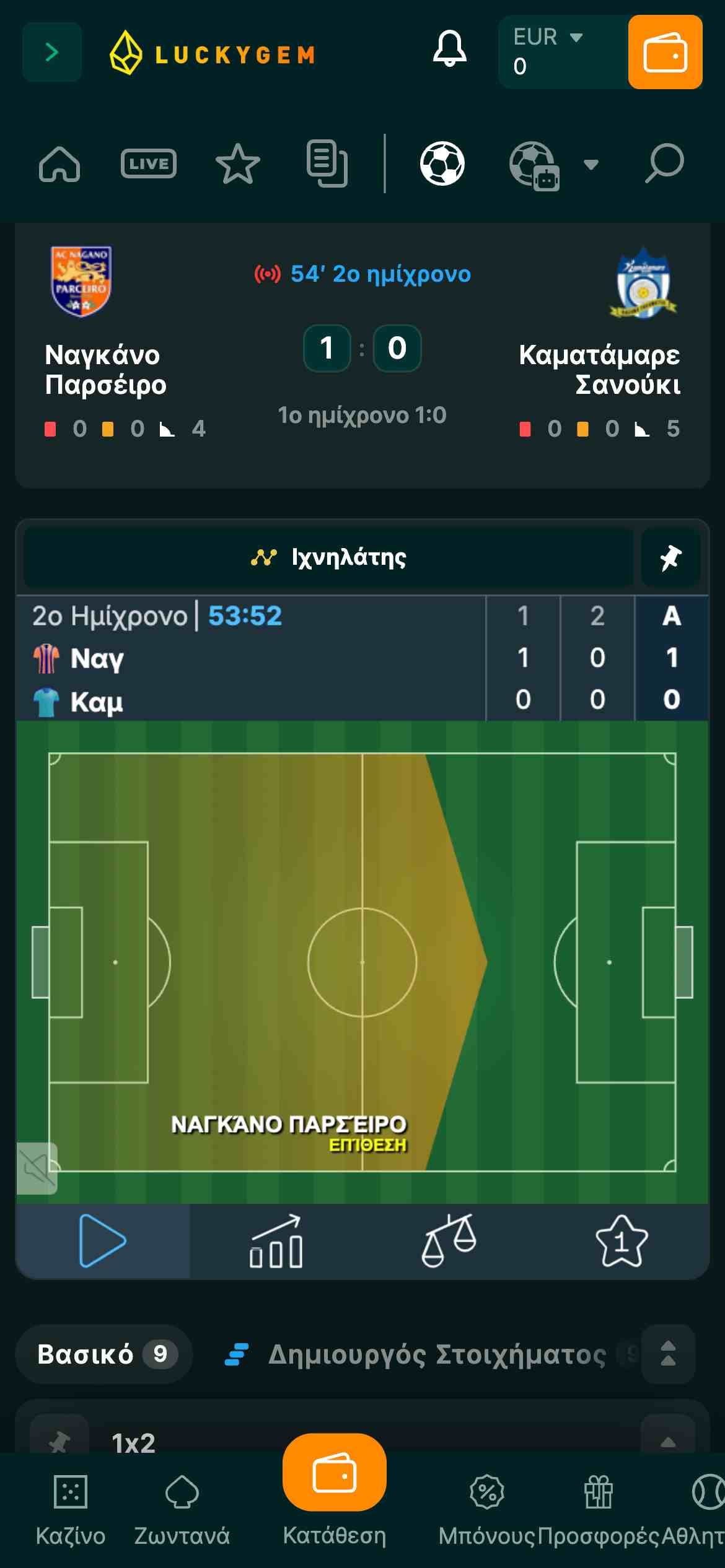Open favorites star in the toolbar
The image size is (725, 1568).
point(237,164)
